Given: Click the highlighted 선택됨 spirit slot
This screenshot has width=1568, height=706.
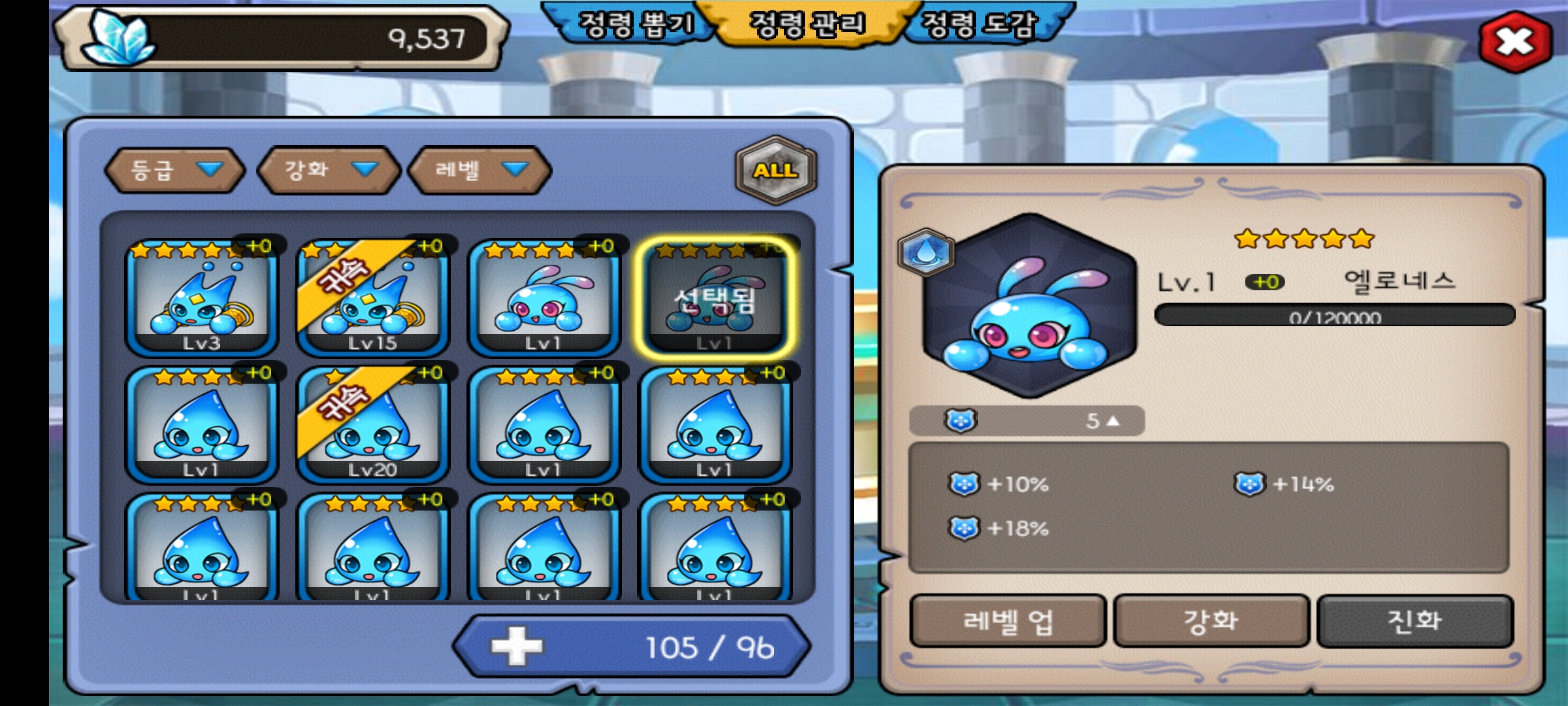Looking at the screenshot, I should tap(715, 299).
